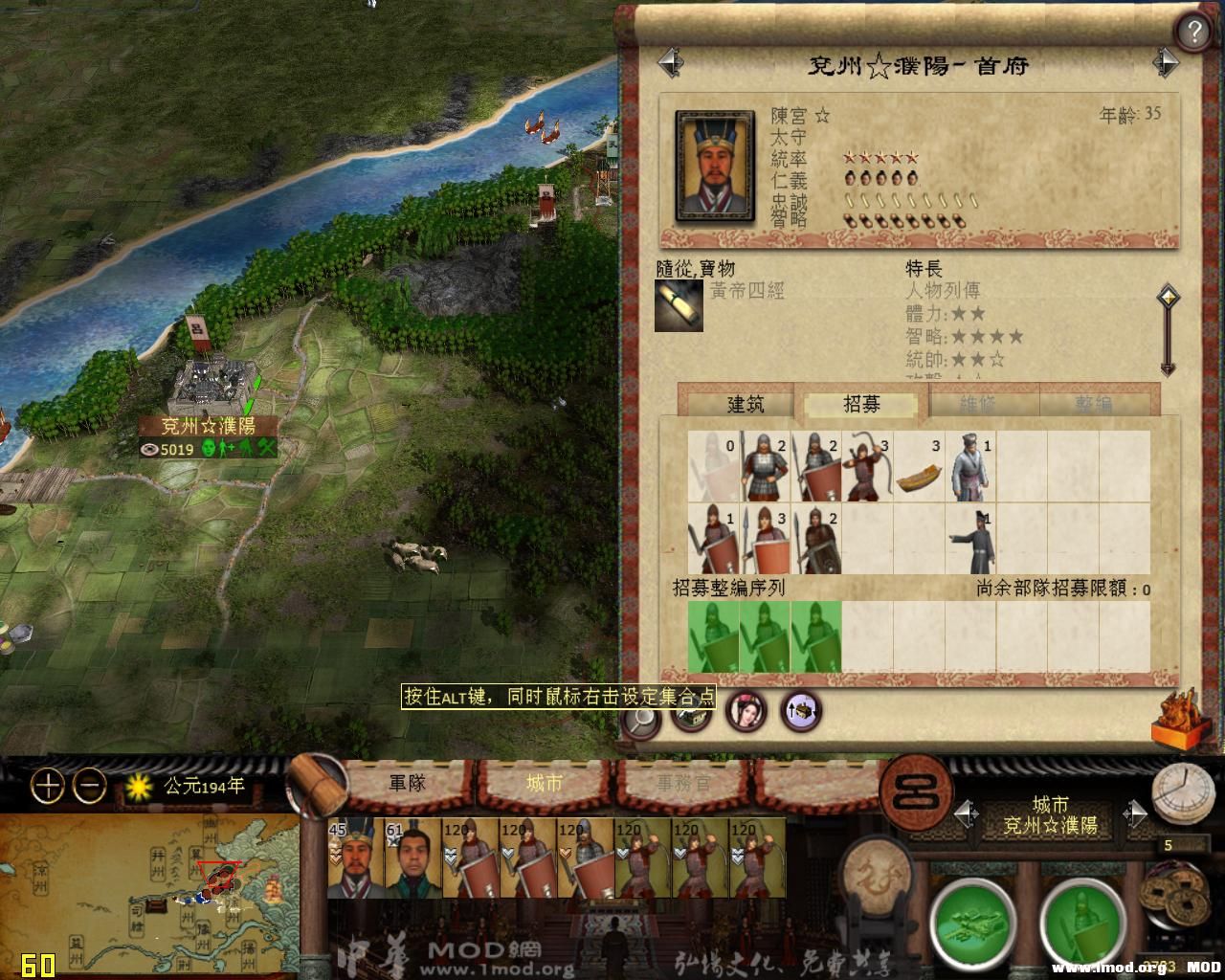Click the lady portrait button in city panel

tap(746, 711)
